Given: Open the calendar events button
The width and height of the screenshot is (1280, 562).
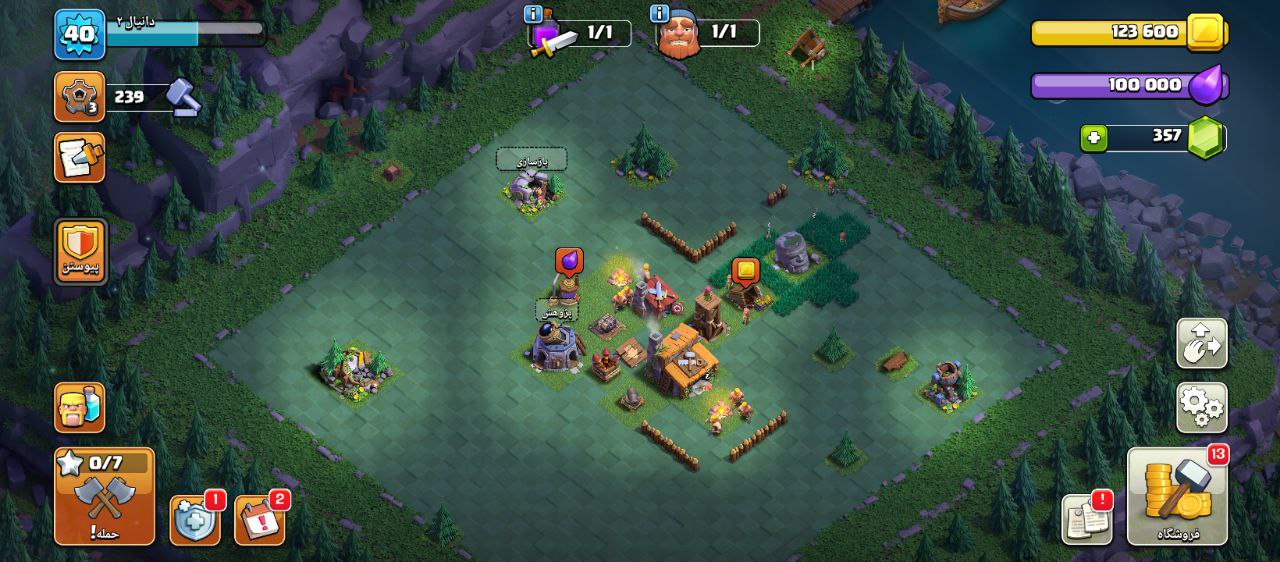Looking at the screenshot, I should click(x=260, y=520).
